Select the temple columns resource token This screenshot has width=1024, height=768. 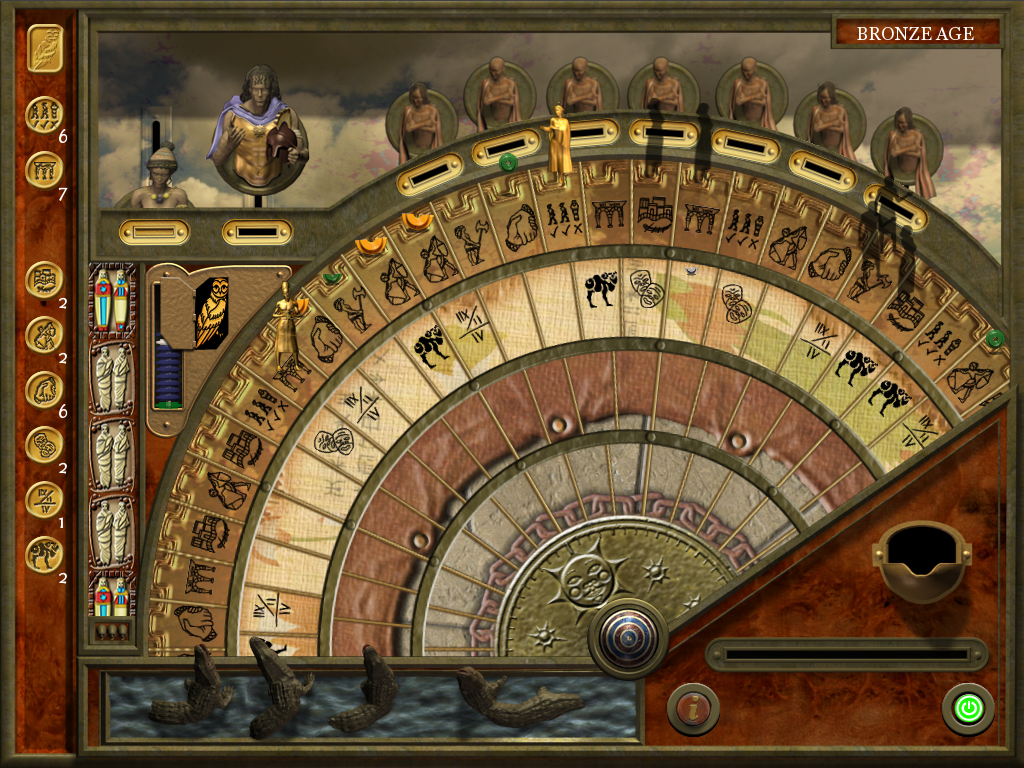(45, 170)
